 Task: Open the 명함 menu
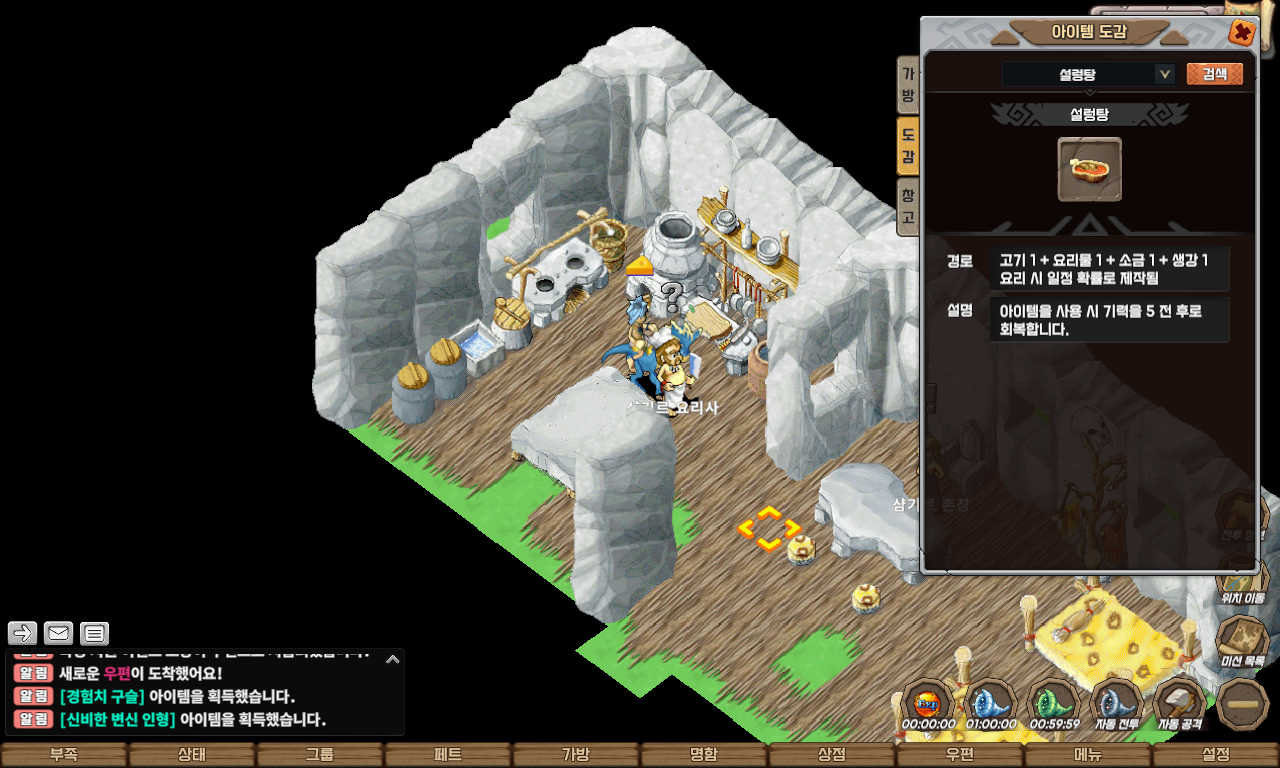pyautogui.click(x=704, y=755)
